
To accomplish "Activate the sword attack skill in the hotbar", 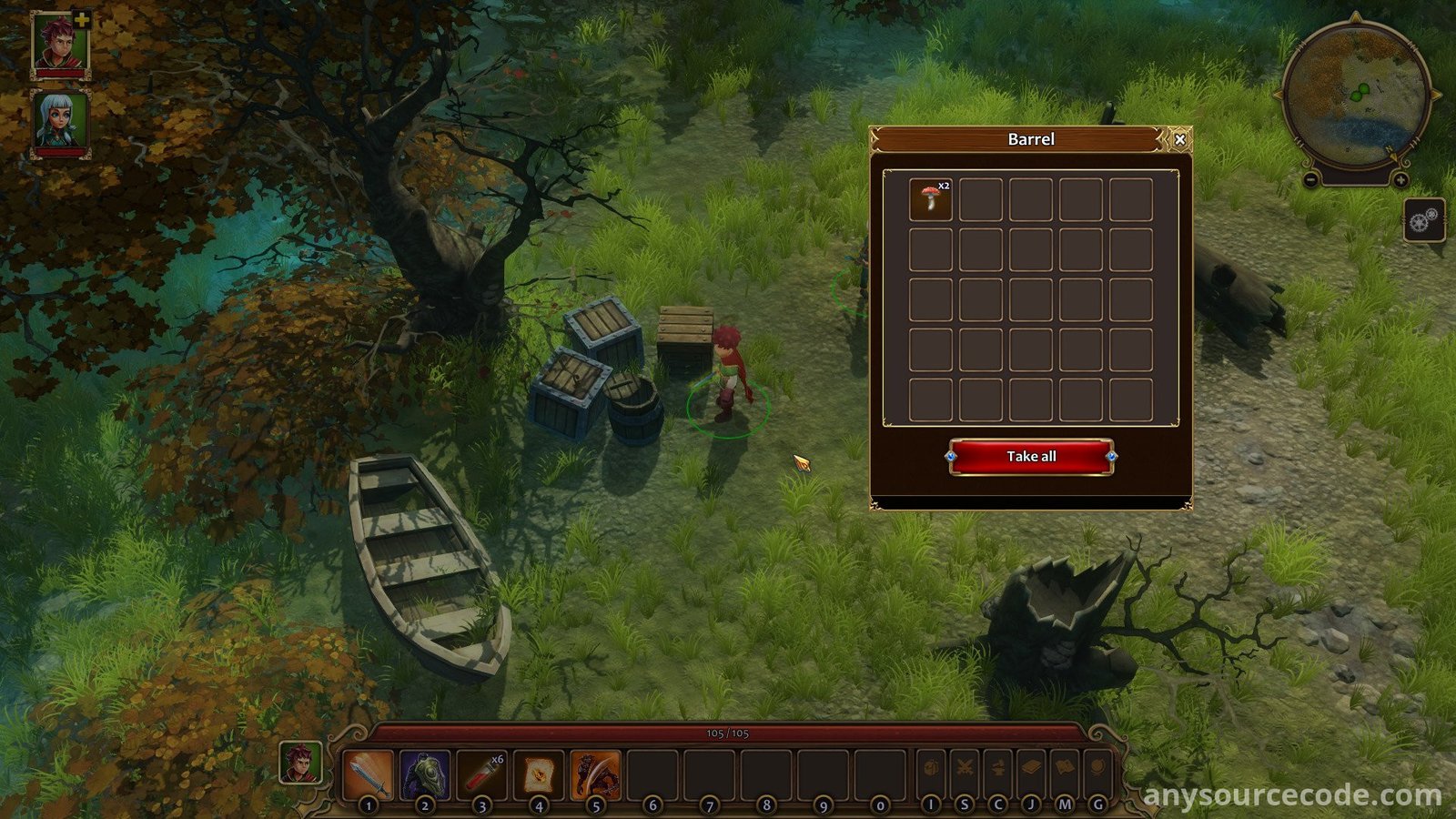I will 369,774.
